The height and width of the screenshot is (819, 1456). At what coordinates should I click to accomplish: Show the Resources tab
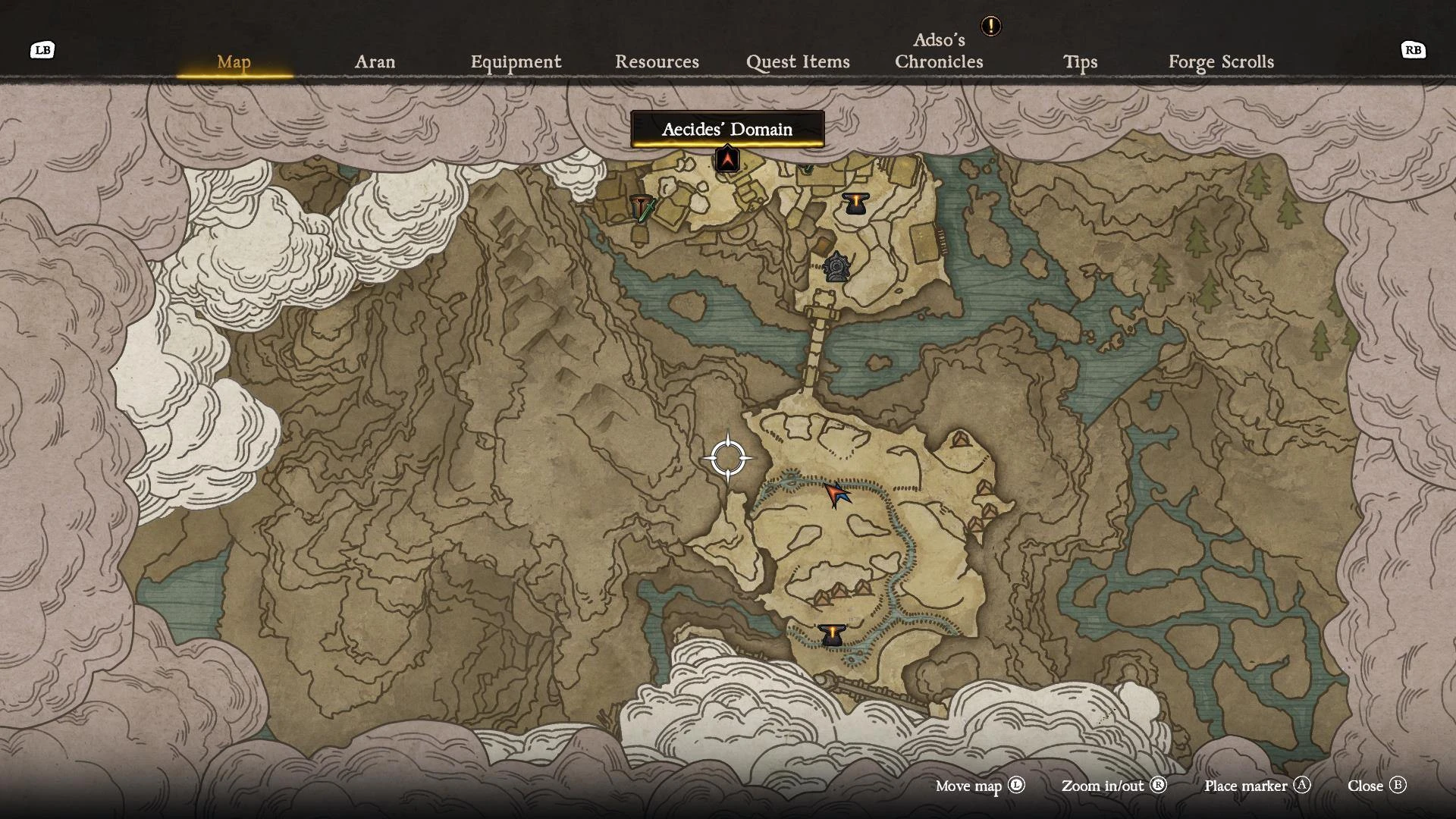[657, 61]
